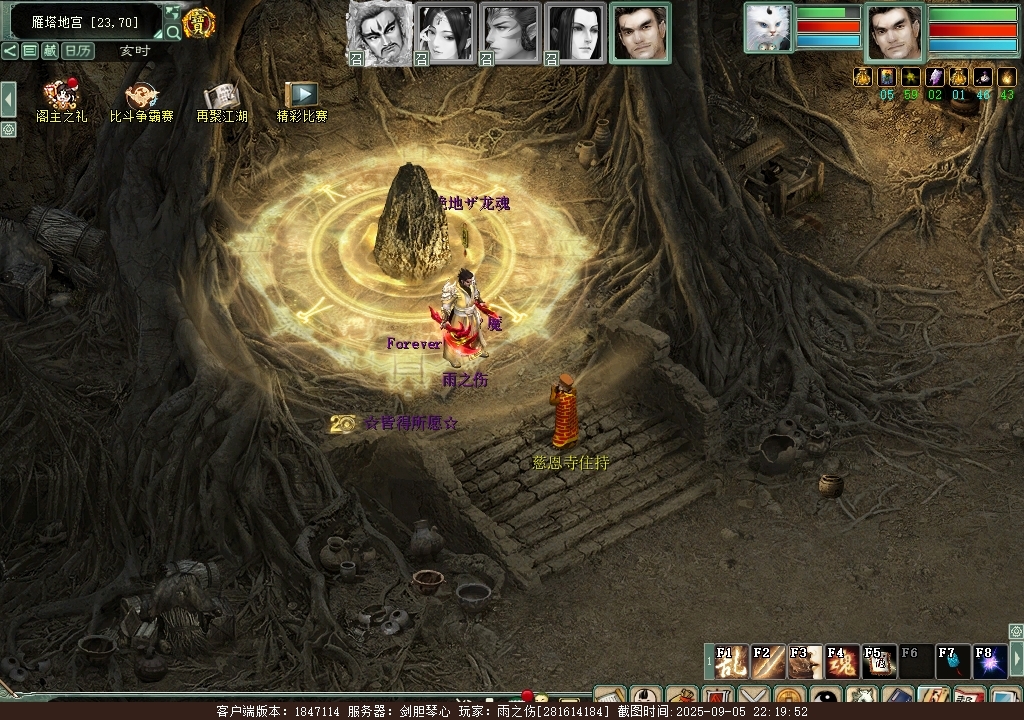The width and height of the screenshot is (1024, 720).
Task: Open the 日历 calendar button
Action: (x=78, y=51)
